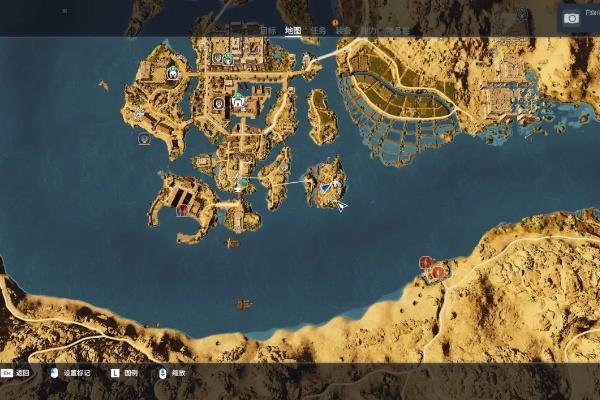Select the 地图 (Map) tab

click(x=292, y=30)
